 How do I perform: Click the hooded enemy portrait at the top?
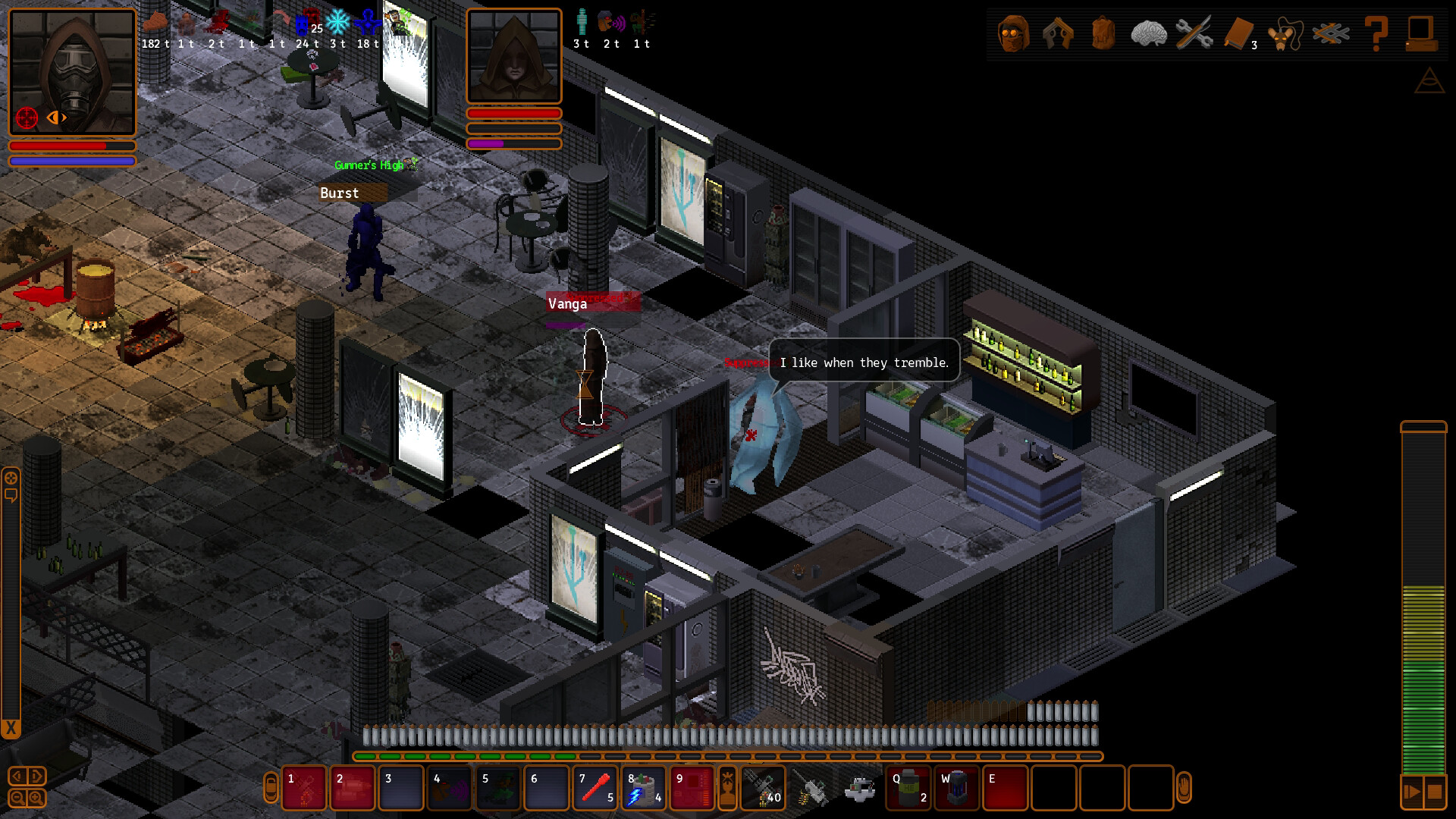point(514,55)
